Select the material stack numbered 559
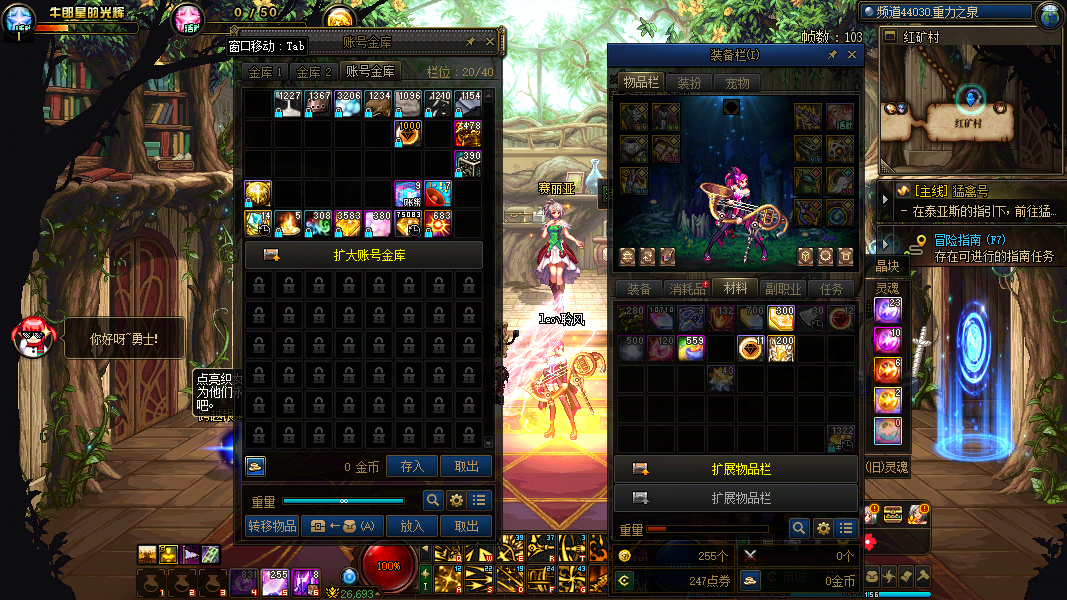The width and height of the screenshot is (1067, 600). coord(691,348)
